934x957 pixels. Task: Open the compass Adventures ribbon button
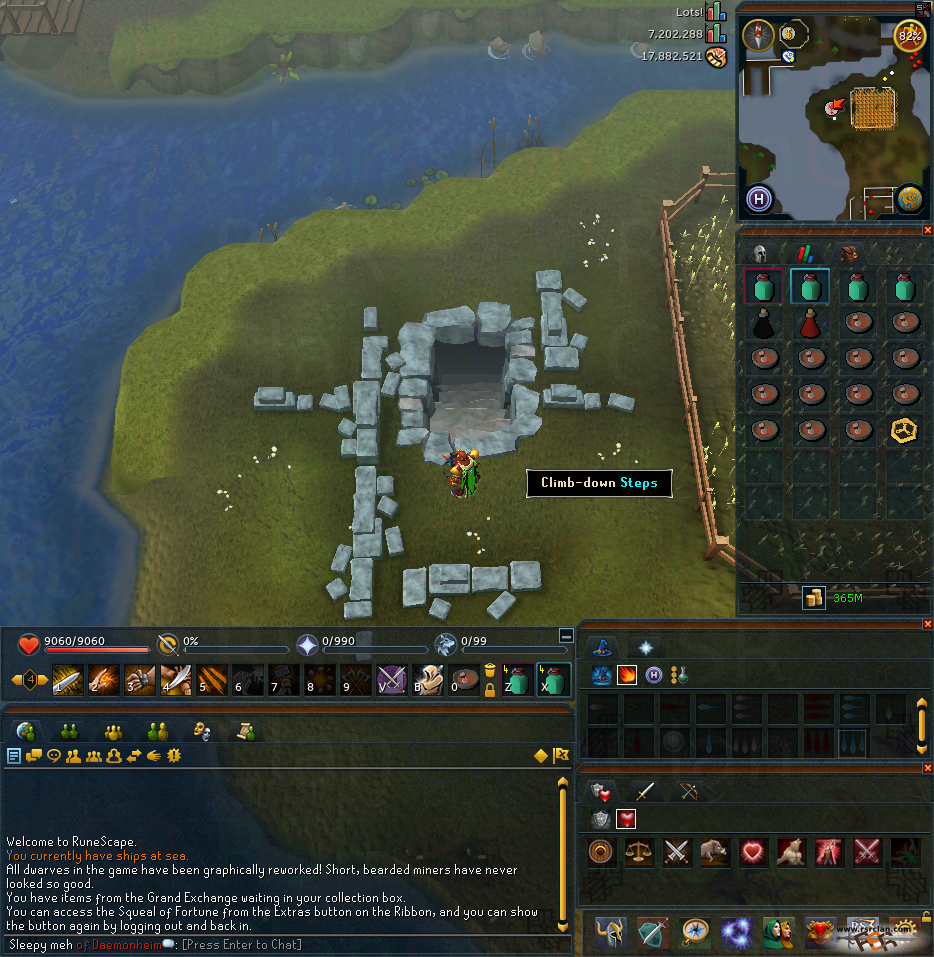(x=695, y=931)
